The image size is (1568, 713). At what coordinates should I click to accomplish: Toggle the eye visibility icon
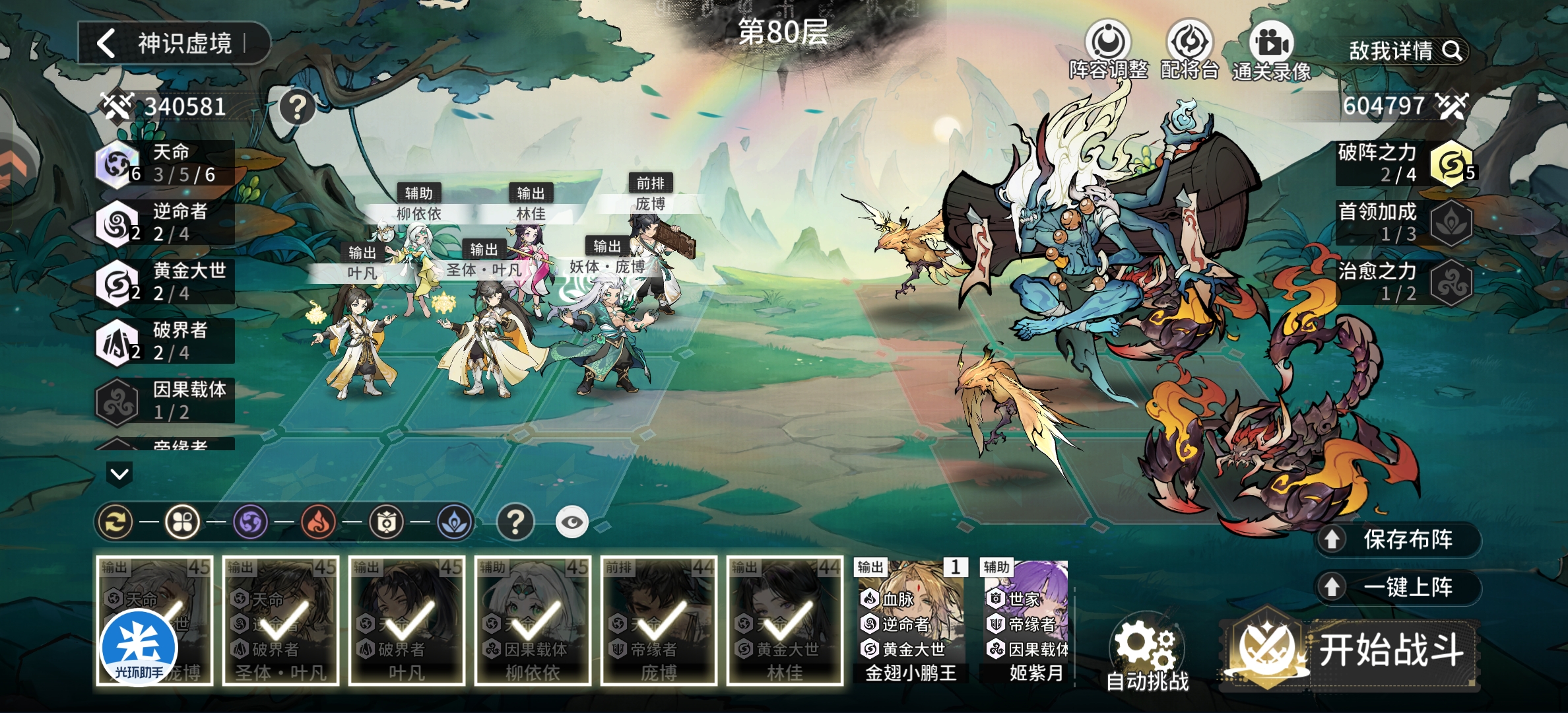point(572,523)
